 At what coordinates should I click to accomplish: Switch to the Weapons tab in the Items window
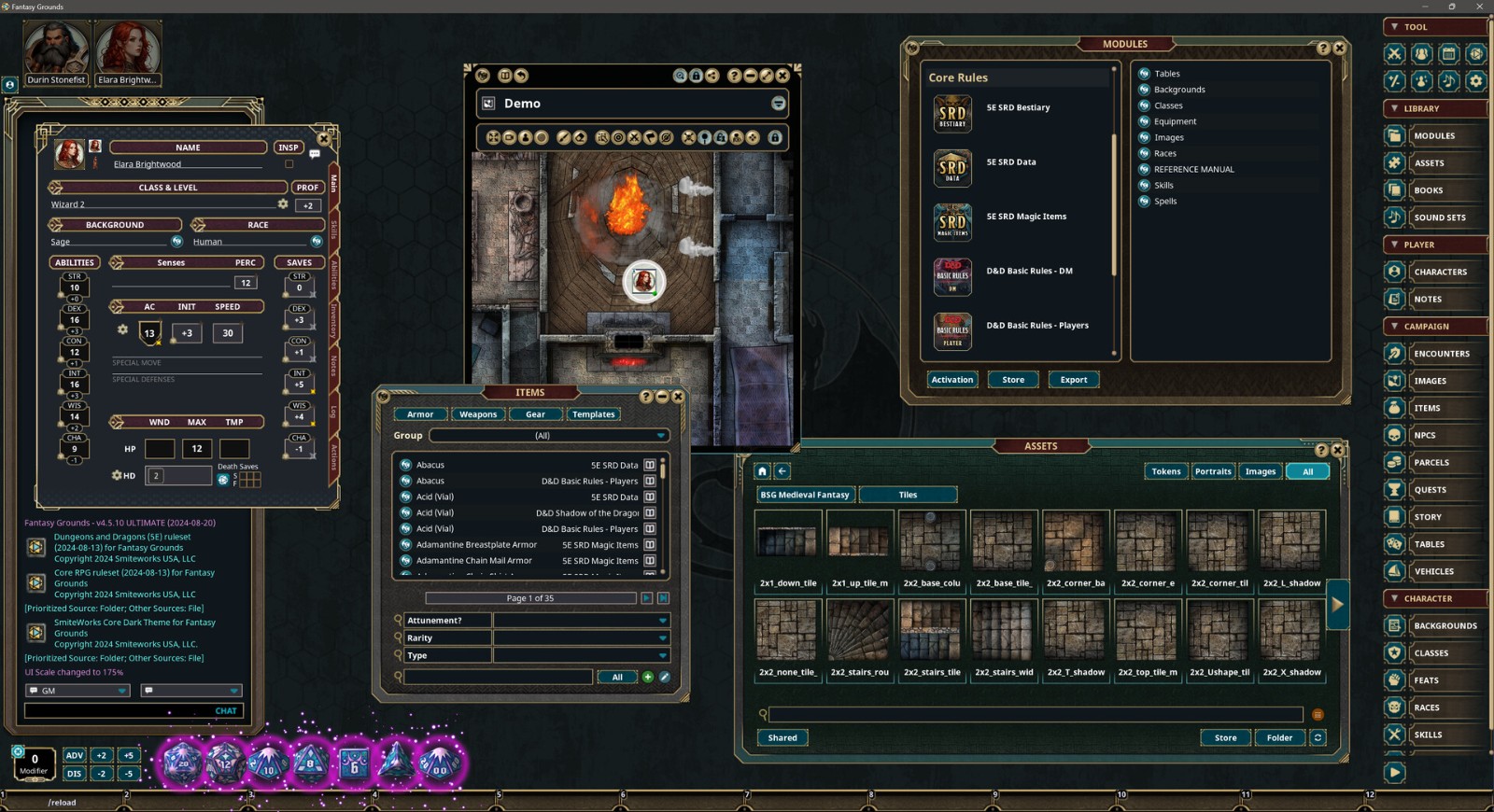[x=477, y=413]
